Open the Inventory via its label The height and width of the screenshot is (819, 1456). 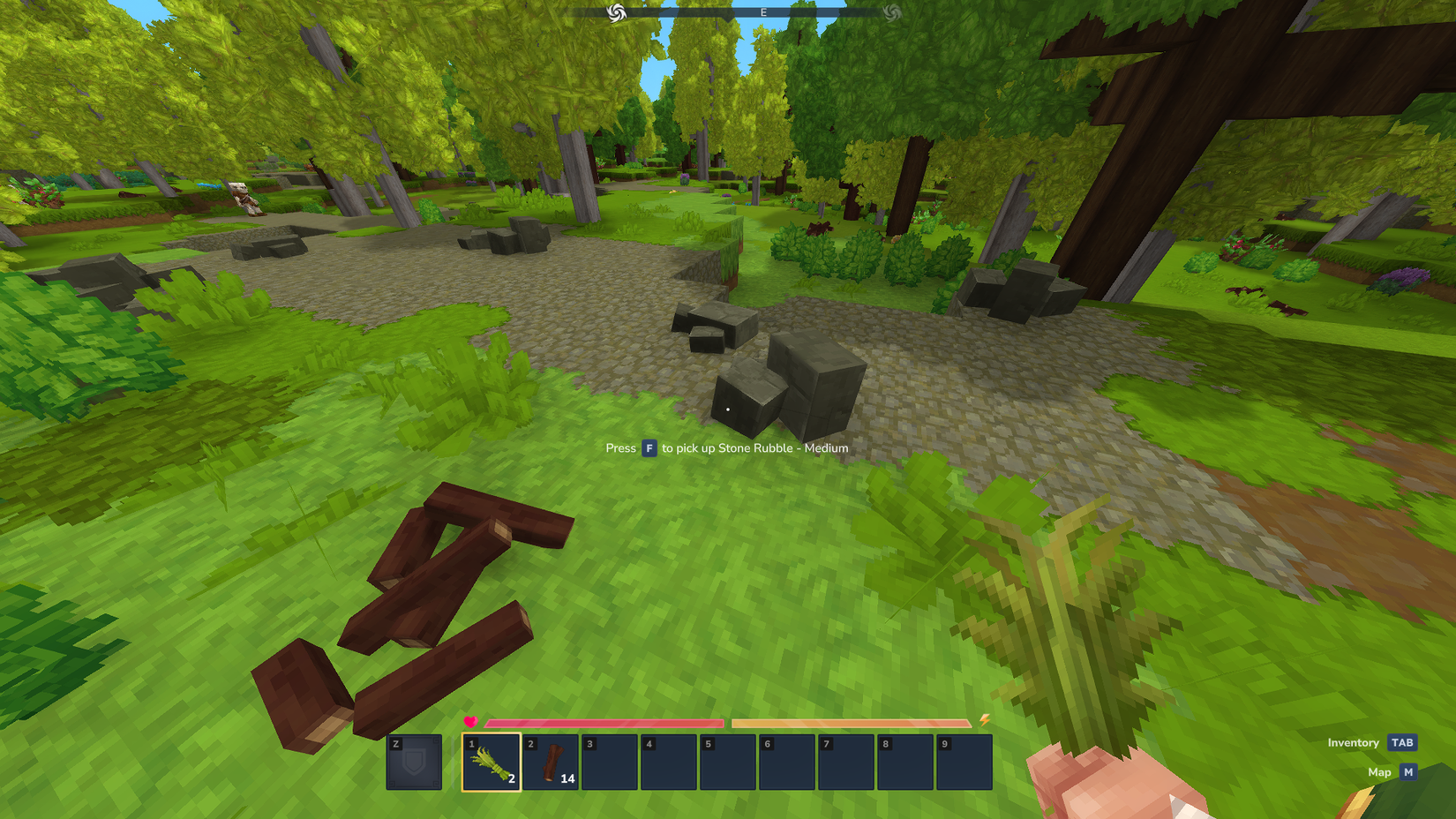pos(1352,742)
